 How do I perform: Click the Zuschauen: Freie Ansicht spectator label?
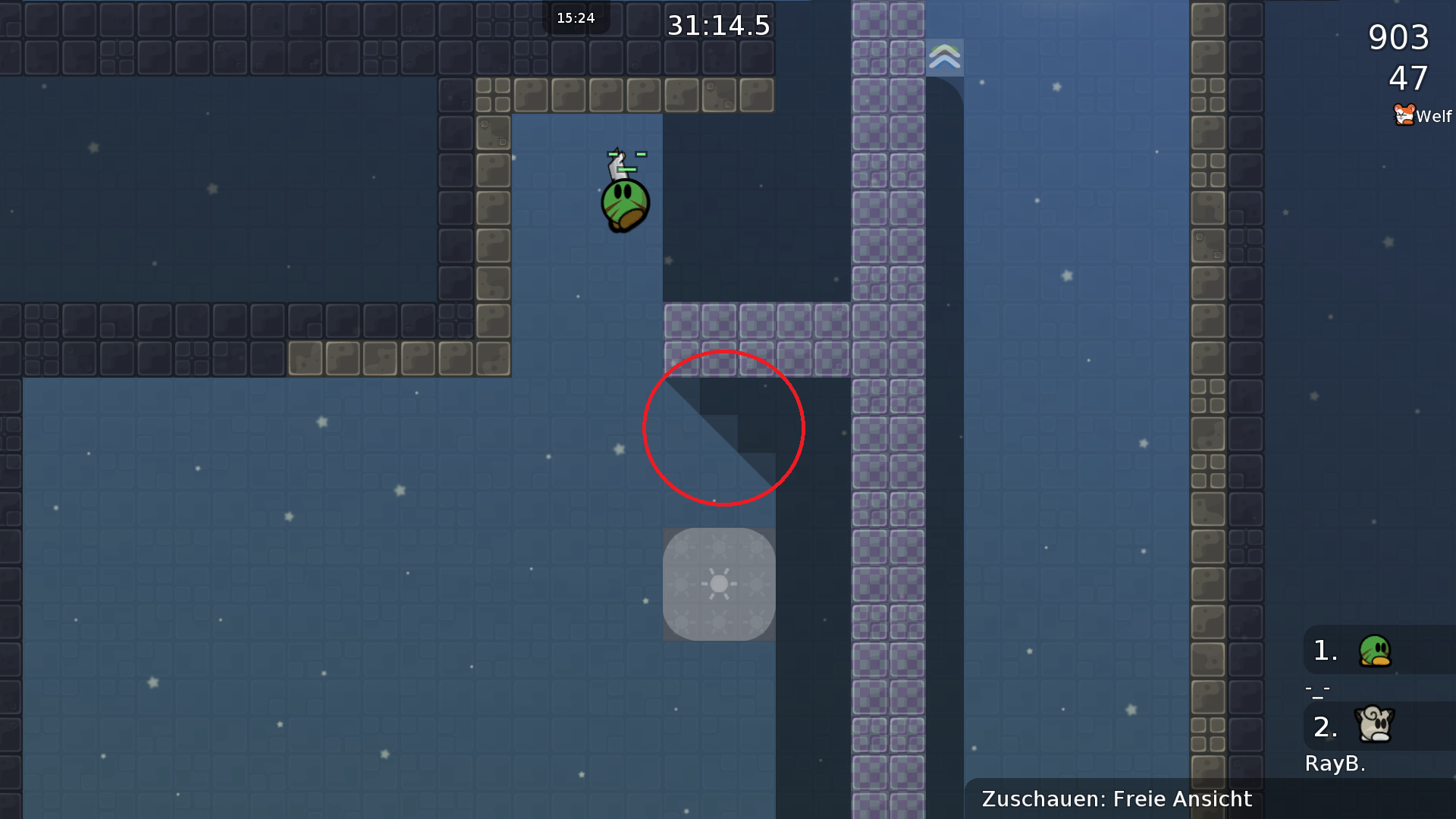(x=1116, y=799)
